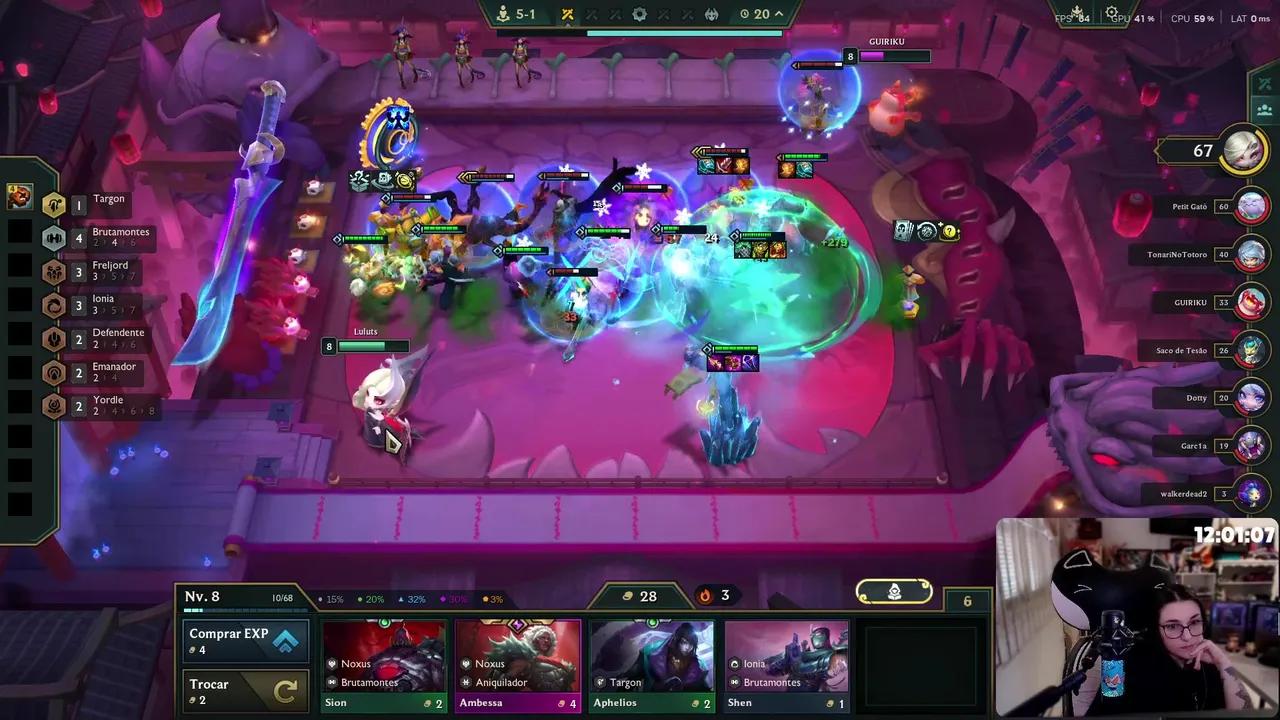
Task: Select the Ionia trait icon
Action: [x=54, y=305]
